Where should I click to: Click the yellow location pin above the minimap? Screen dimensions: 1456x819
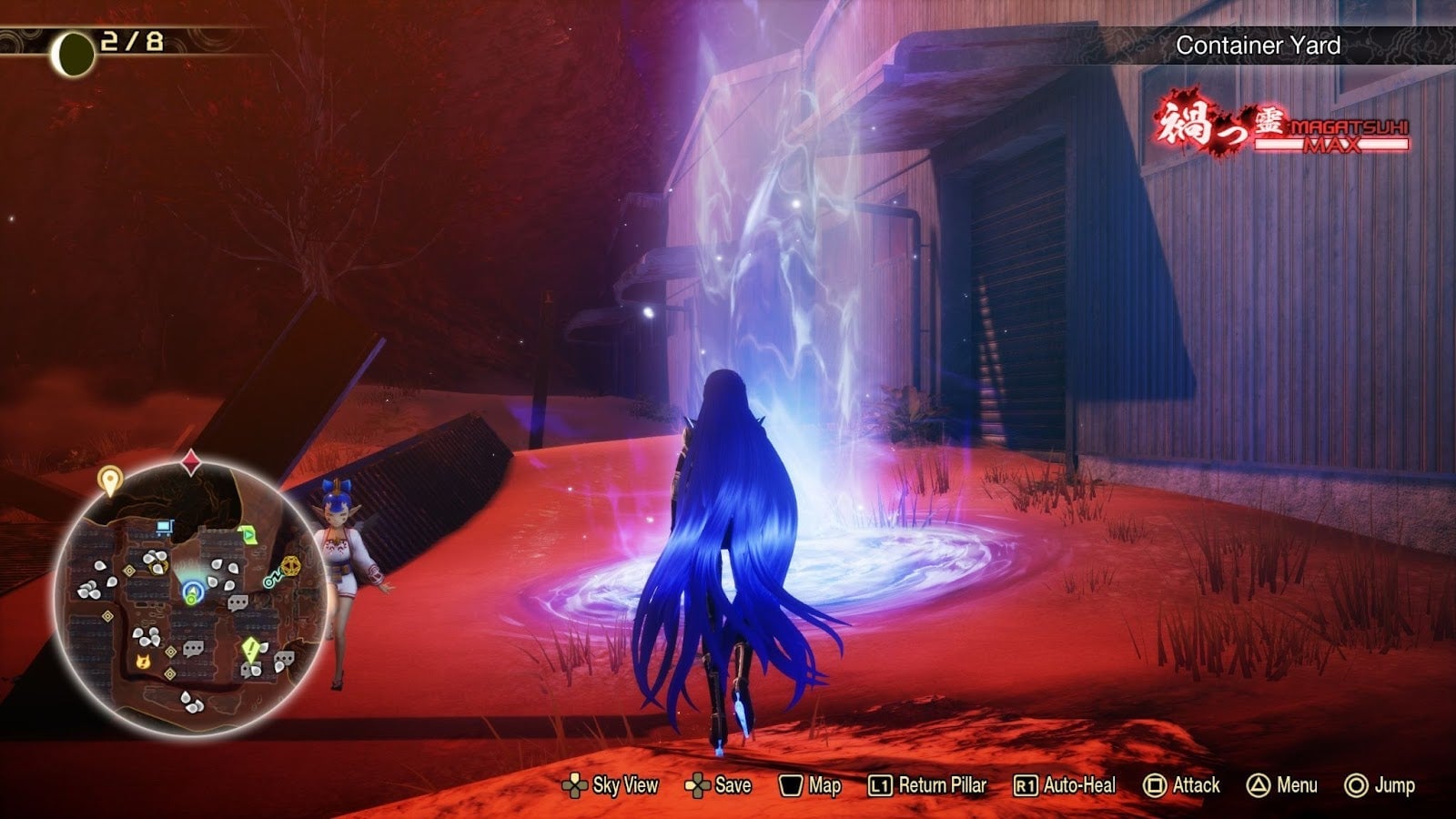point(110,479)
